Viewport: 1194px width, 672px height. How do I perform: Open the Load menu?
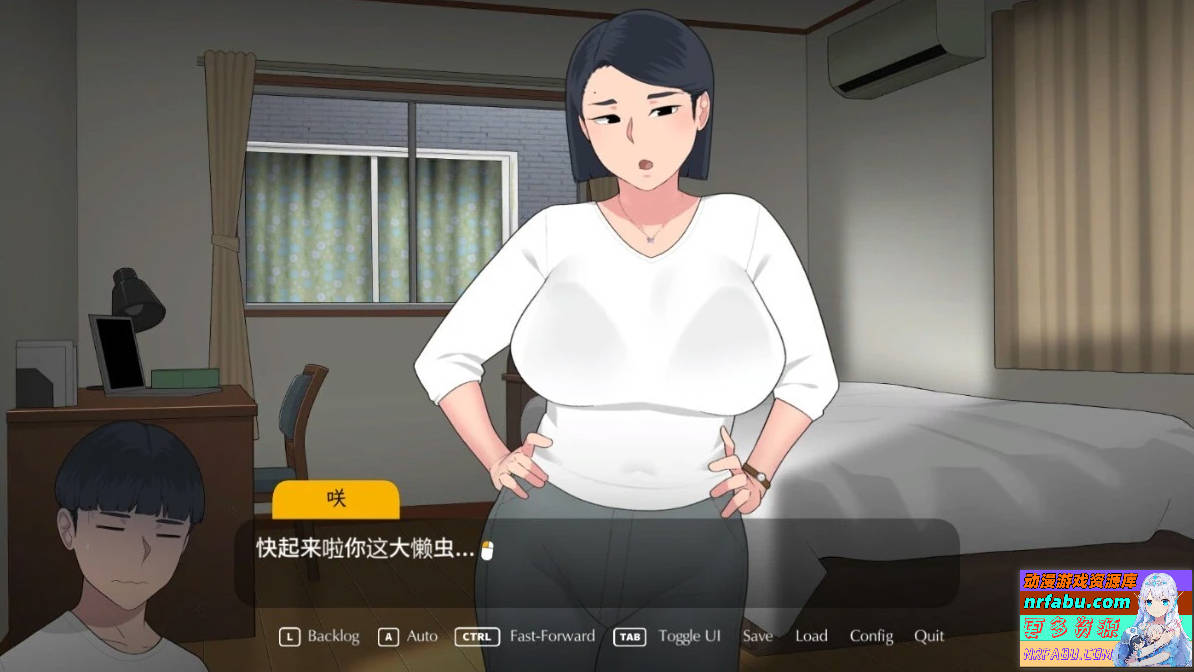pyautogui.click(x=811, y=636)
